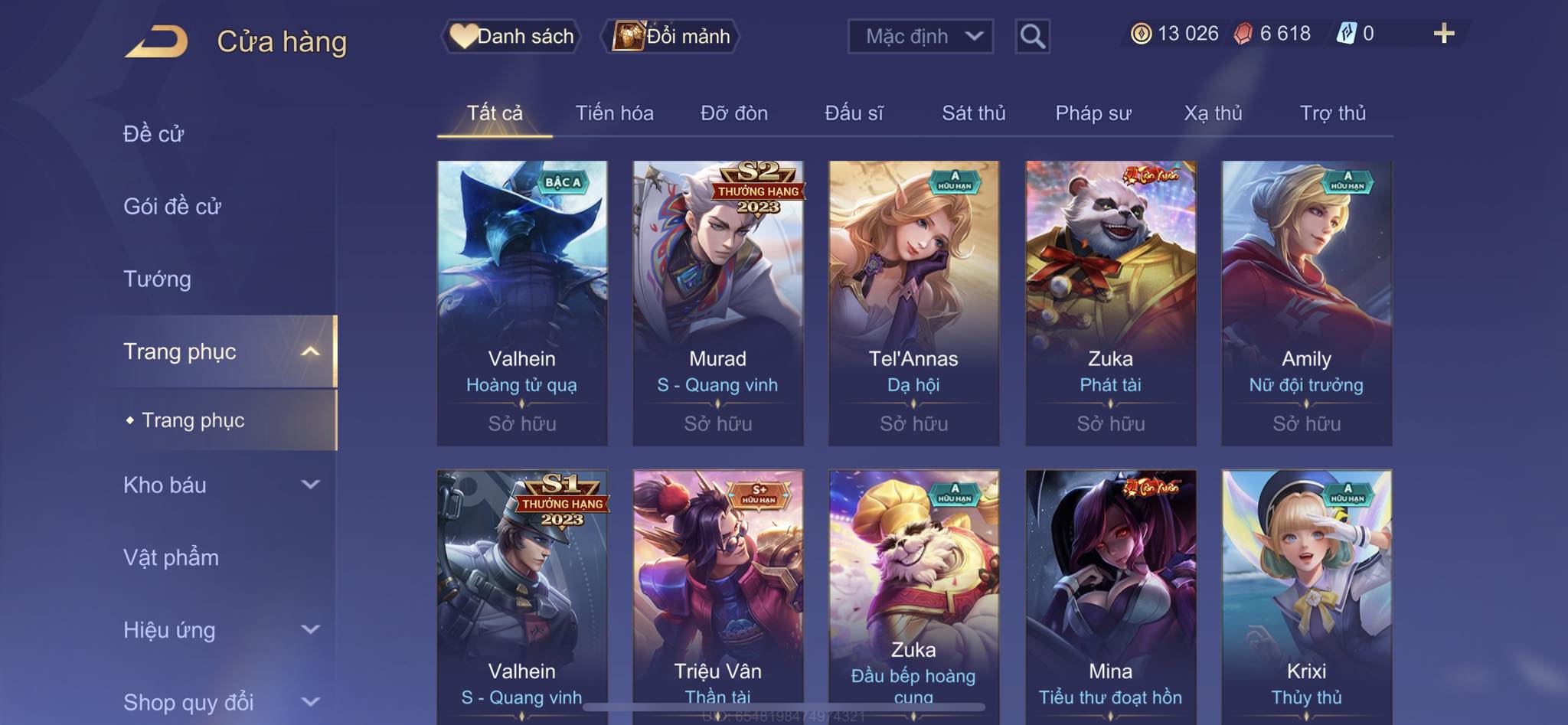Screen dimensions: 1568x725
Task: Tap the plus button to add currency
Action: (x=1443, y=34)
